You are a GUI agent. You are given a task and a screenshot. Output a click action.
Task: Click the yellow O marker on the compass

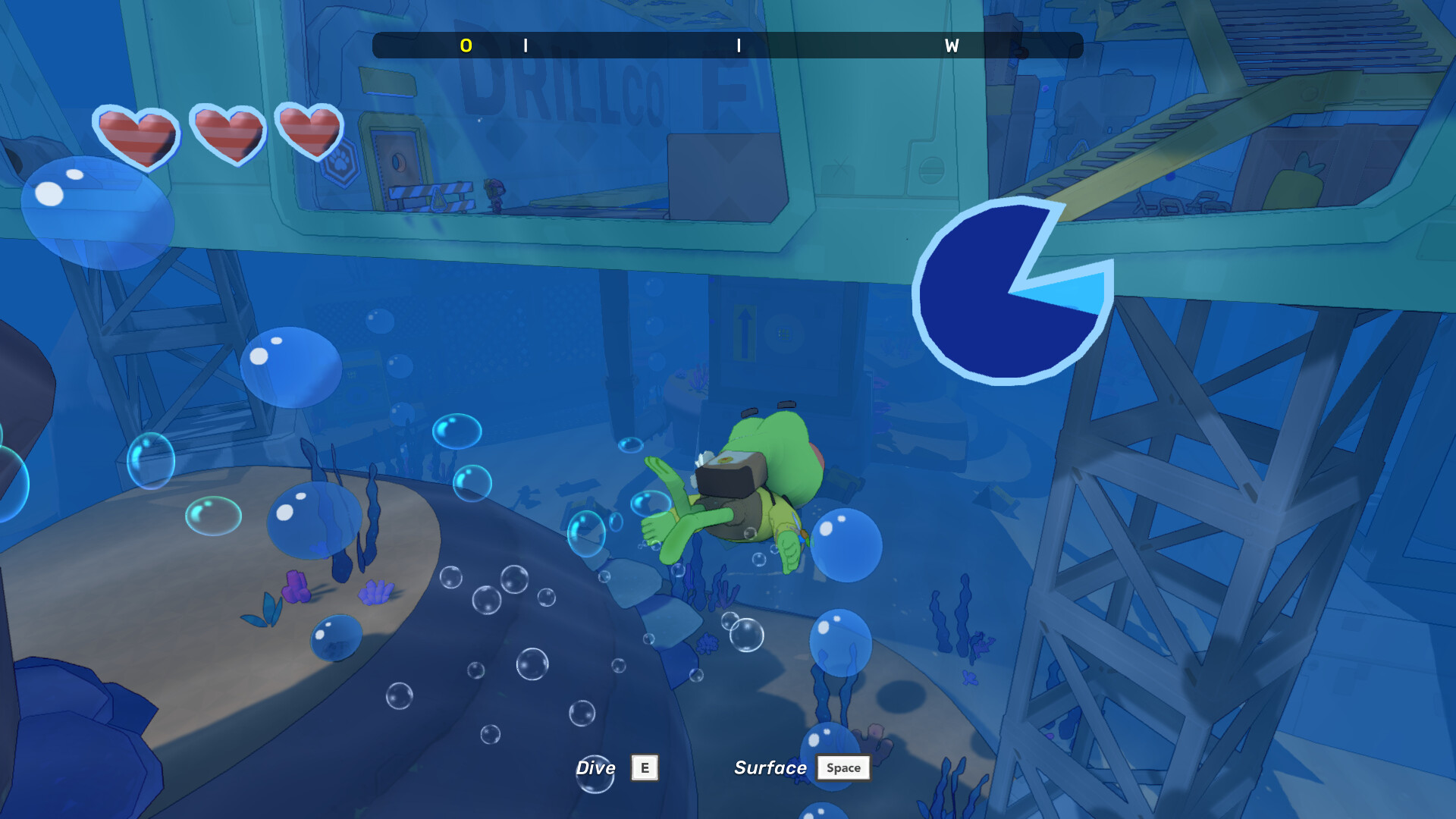click(x=466, y=45)
